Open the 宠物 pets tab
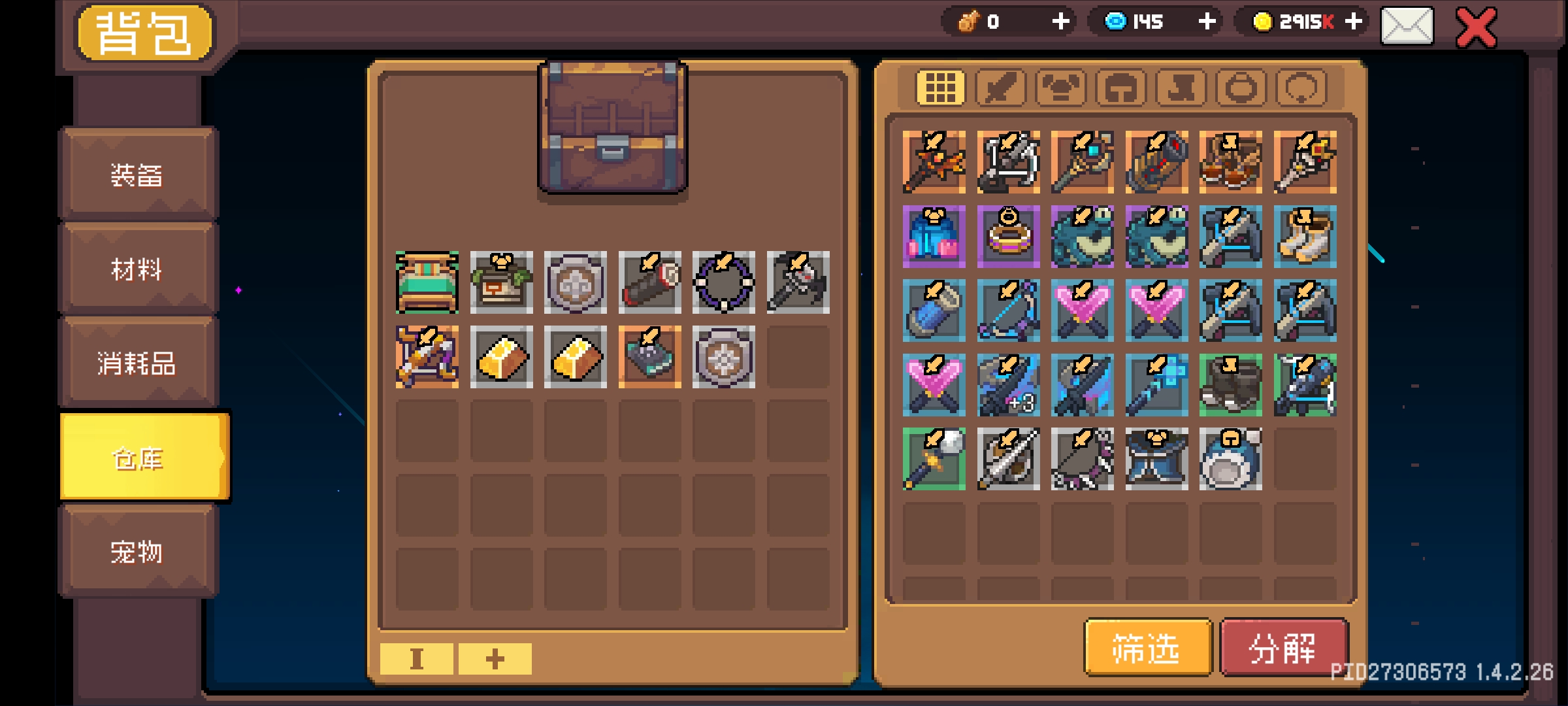 (137, 552)
